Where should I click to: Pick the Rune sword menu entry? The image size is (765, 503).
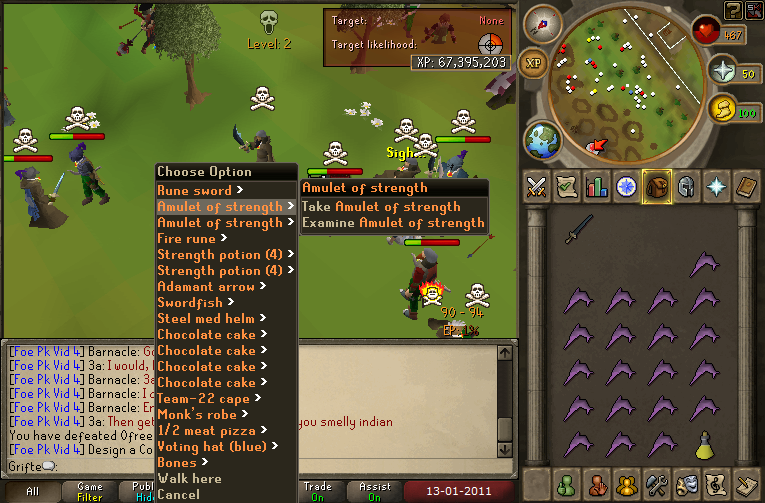point(194,190)
